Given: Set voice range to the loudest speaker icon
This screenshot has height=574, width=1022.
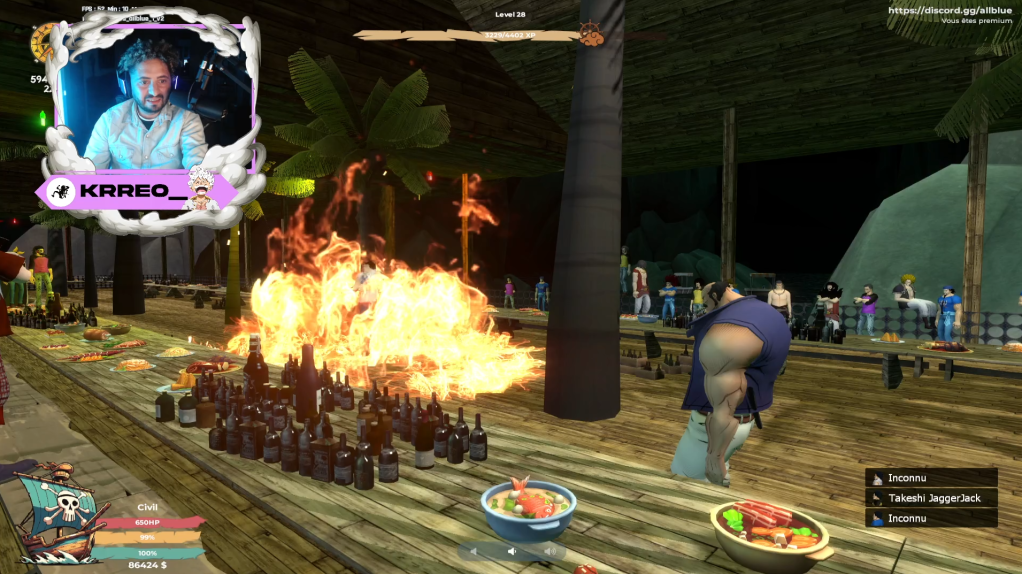Looking at the screenshot, I should tap(549, 550).
